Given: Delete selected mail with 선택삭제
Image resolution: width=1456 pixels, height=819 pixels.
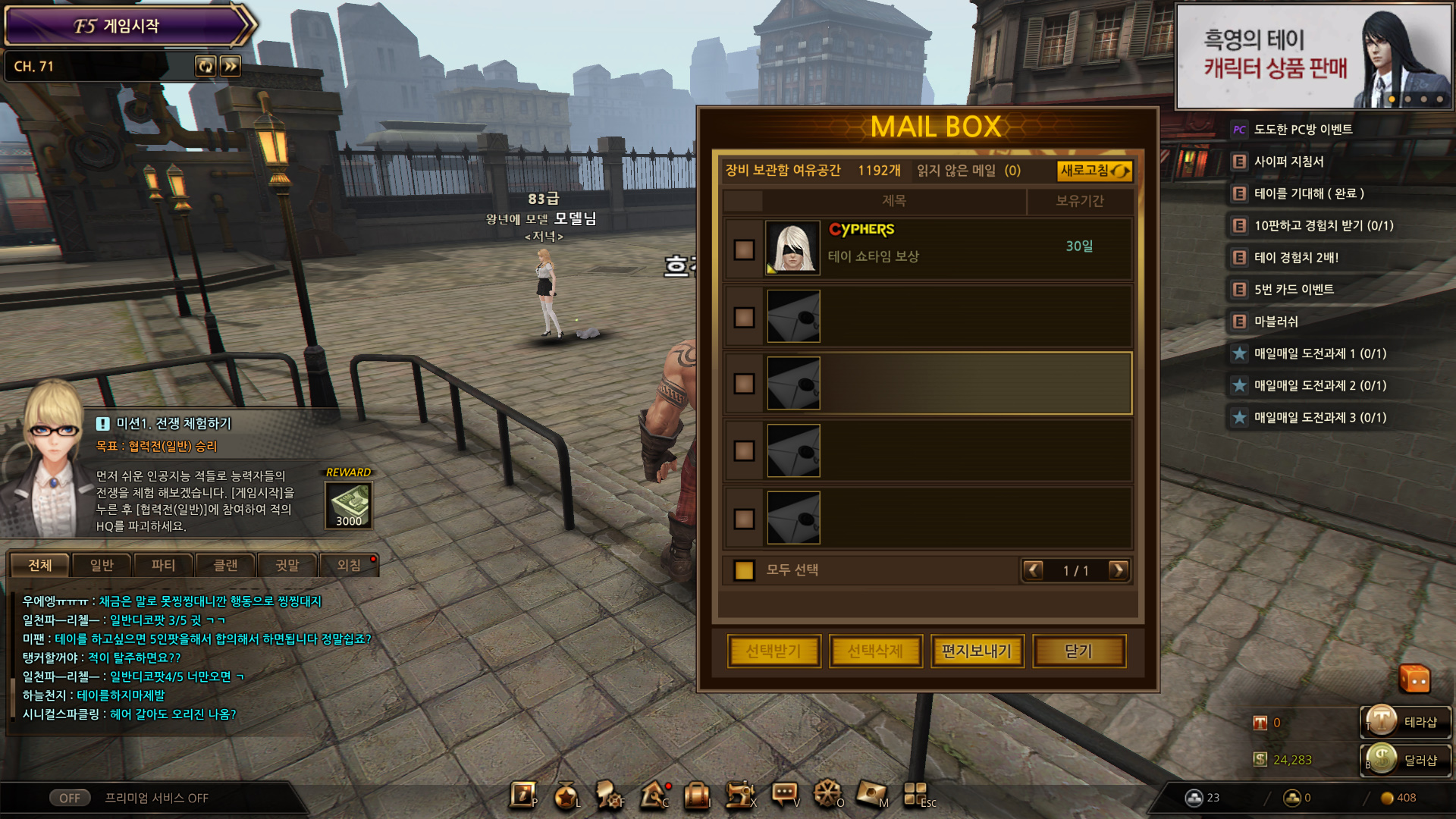Looking at the screenshot, I should click(875, 651).
